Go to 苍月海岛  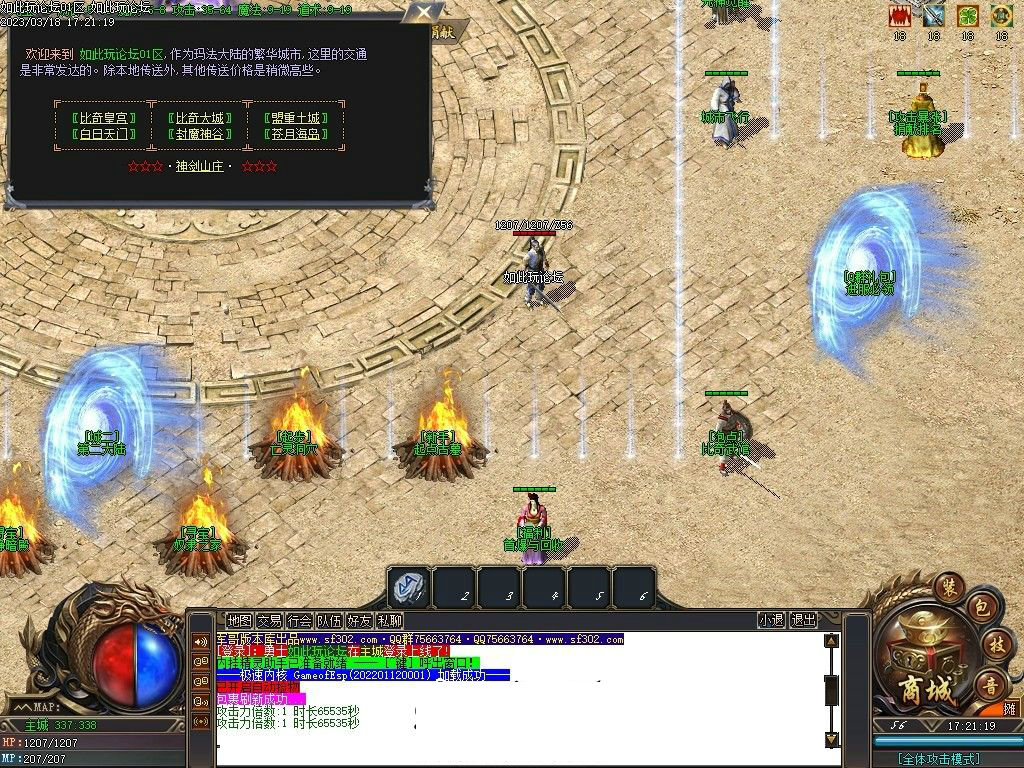(x=293, y=134)
